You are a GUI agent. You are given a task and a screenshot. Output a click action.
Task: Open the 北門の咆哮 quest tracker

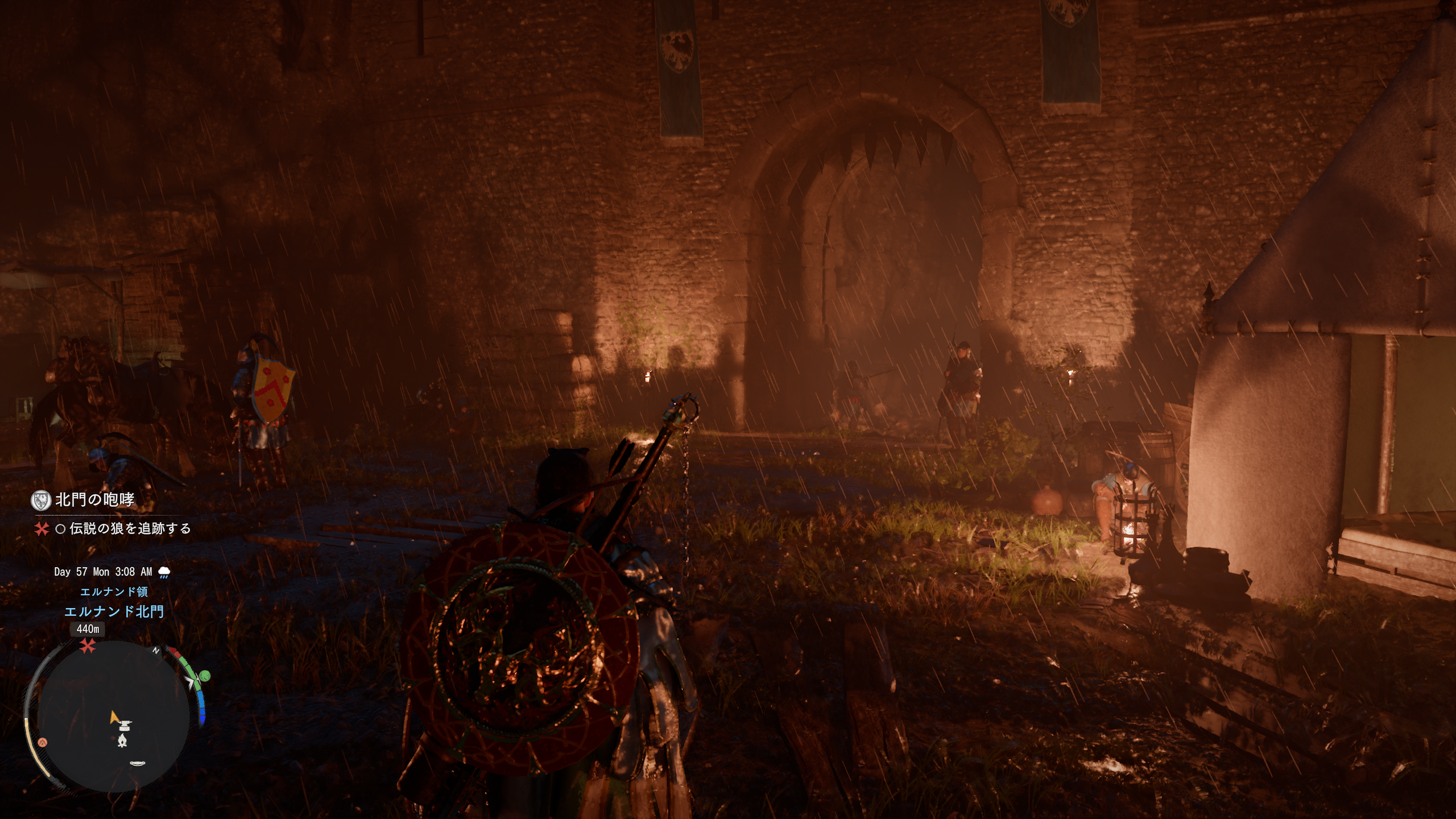coord(94,500)
